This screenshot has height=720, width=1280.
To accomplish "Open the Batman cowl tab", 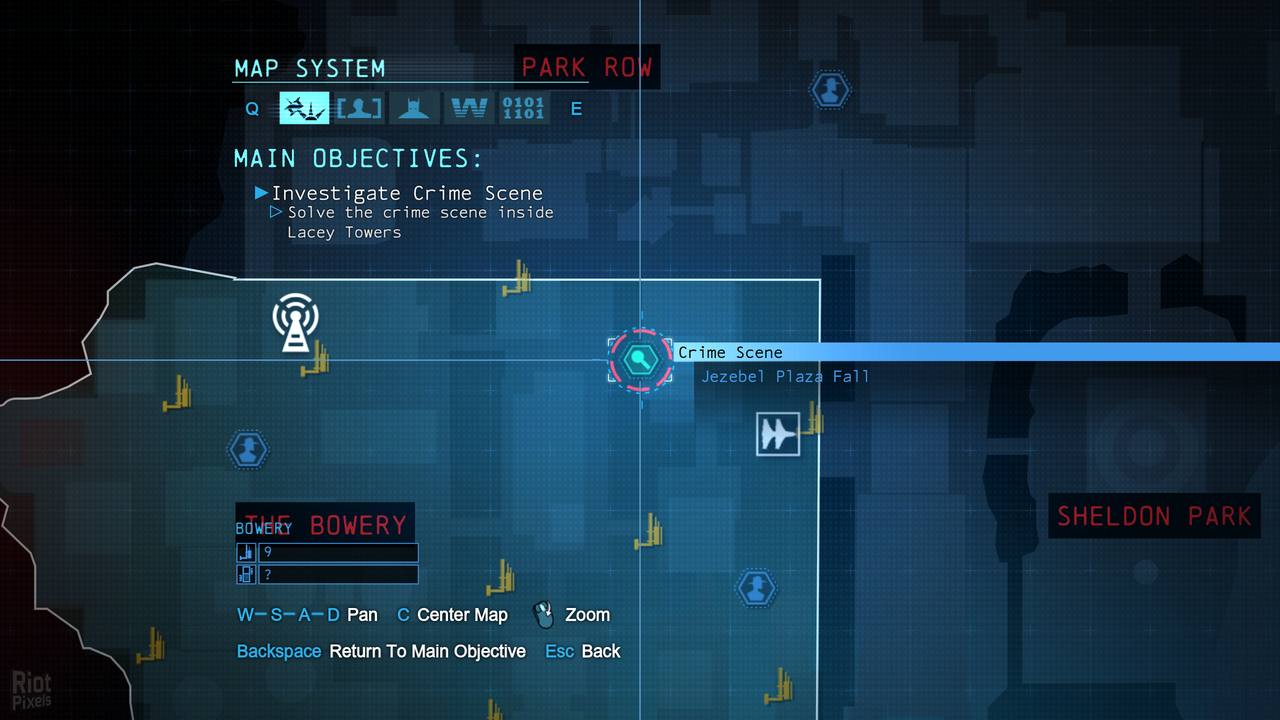I will 413,108.
